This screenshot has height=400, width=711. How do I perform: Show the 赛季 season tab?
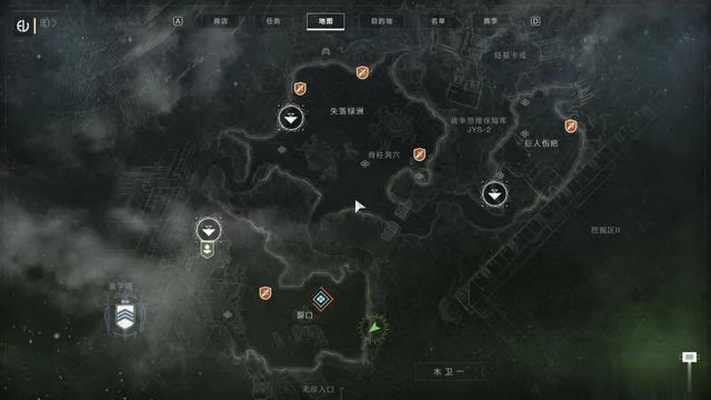[489, 20]
